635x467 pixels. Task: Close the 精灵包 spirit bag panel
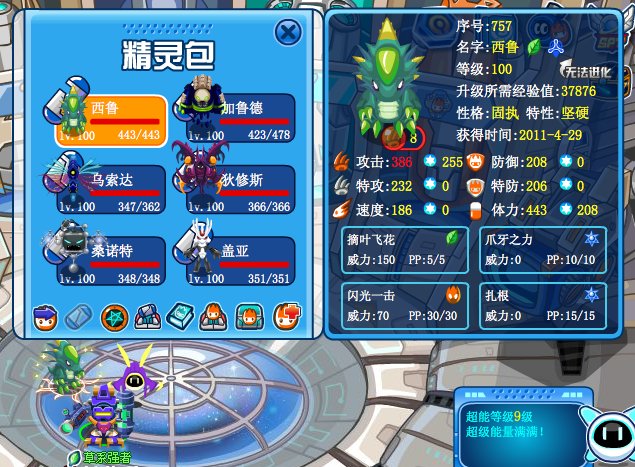tap(288, 33)
